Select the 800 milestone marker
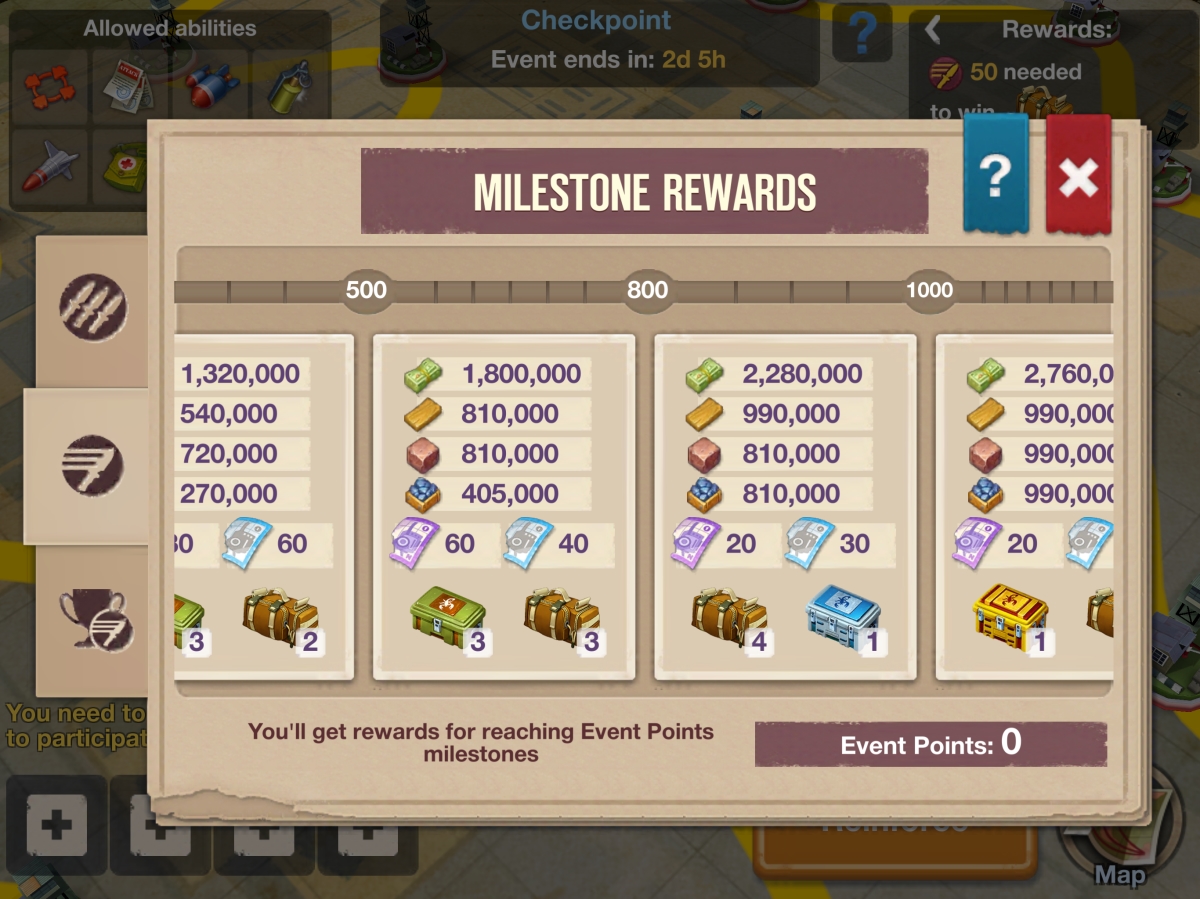The width and height of the screenshot is (1200, 899). click(x=647, y=291)
